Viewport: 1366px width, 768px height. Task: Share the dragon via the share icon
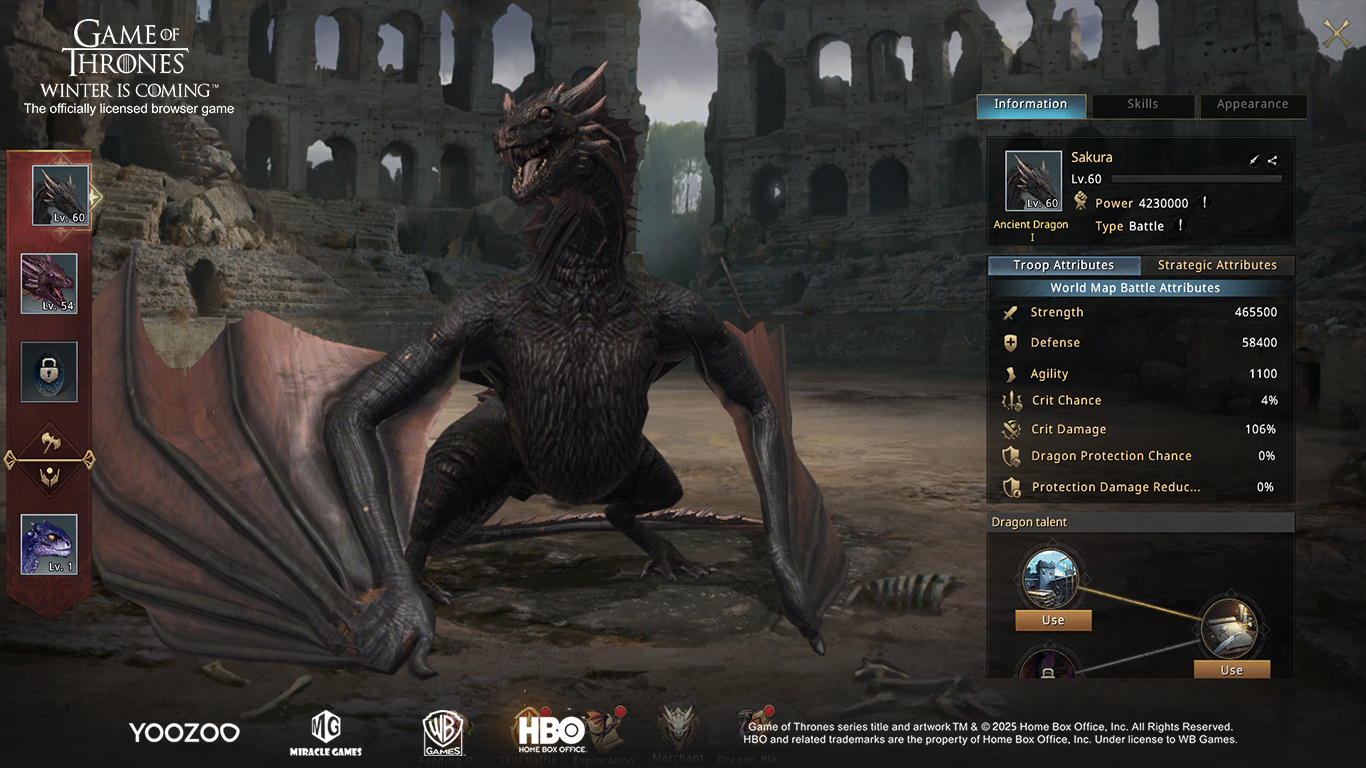1272,160
